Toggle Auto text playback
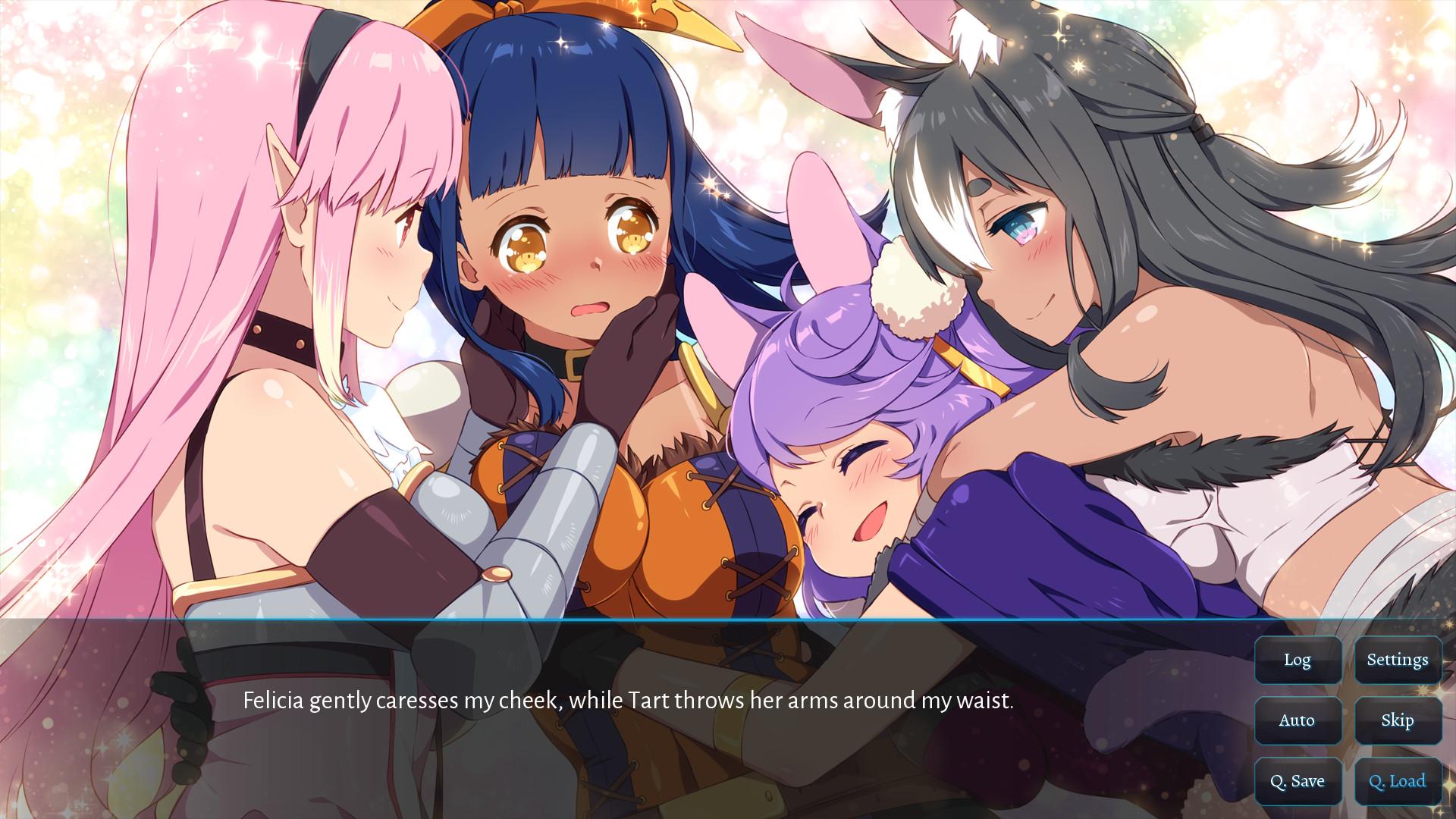 tap(1298, 720)
